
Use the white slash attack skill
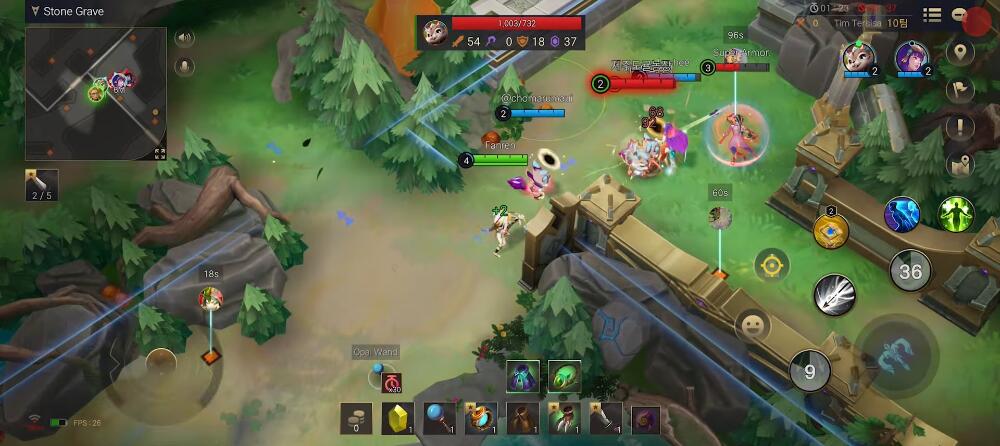coord(832,294)
